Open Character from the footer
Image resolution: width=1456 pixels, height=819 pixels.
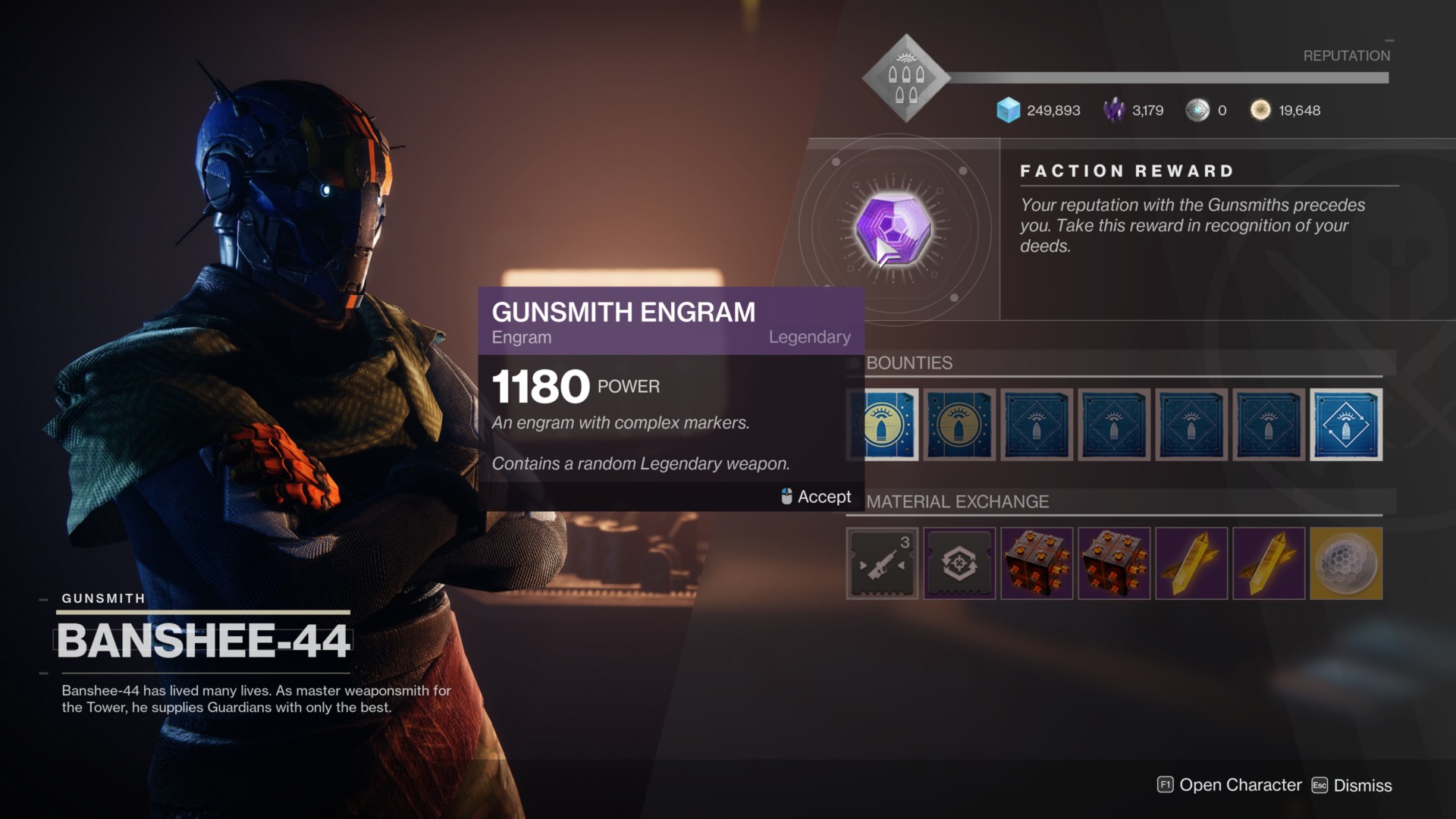pyautogui.click(x=1229, y=786)
